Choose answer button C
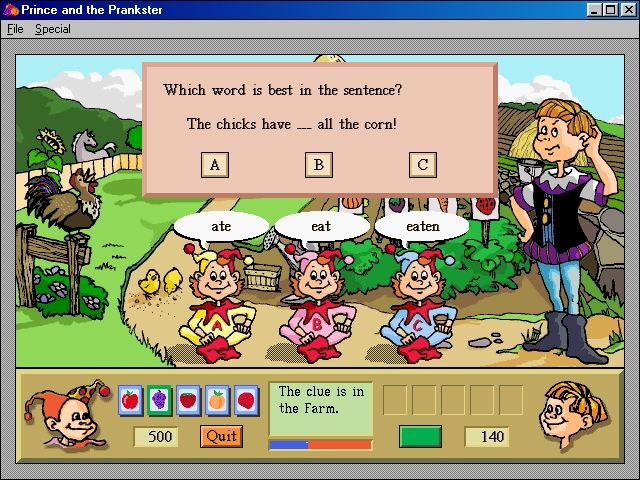640x480 pixels. [x=423, y=165]
